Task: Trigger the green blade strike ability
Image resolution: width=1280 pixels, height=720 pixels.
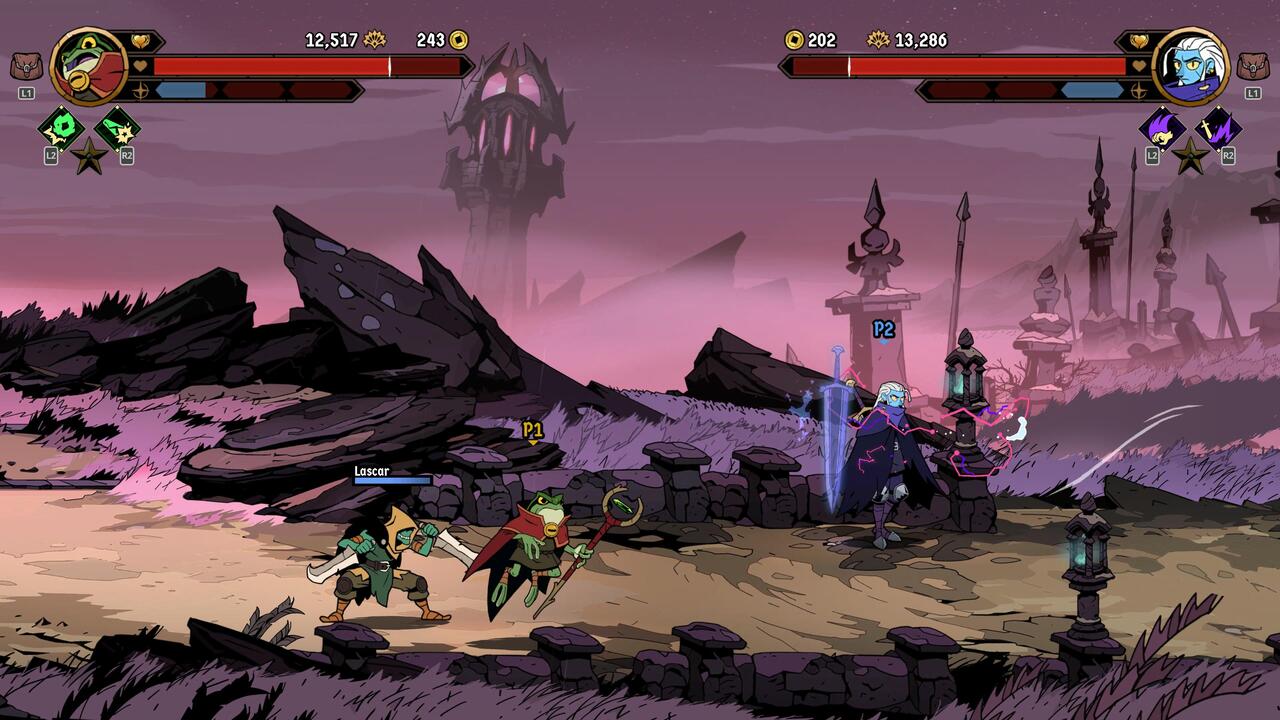Action: [118, 127]
